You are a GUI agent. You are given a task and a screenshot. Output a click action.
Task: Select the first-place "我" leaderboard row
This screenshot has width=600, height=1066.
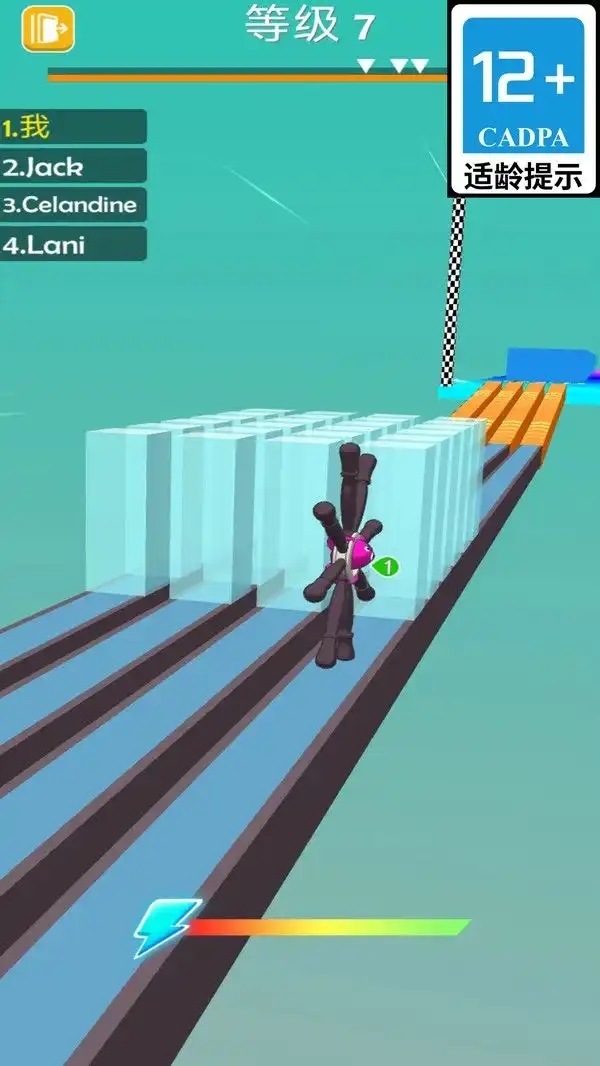click(x=73, y=127)
